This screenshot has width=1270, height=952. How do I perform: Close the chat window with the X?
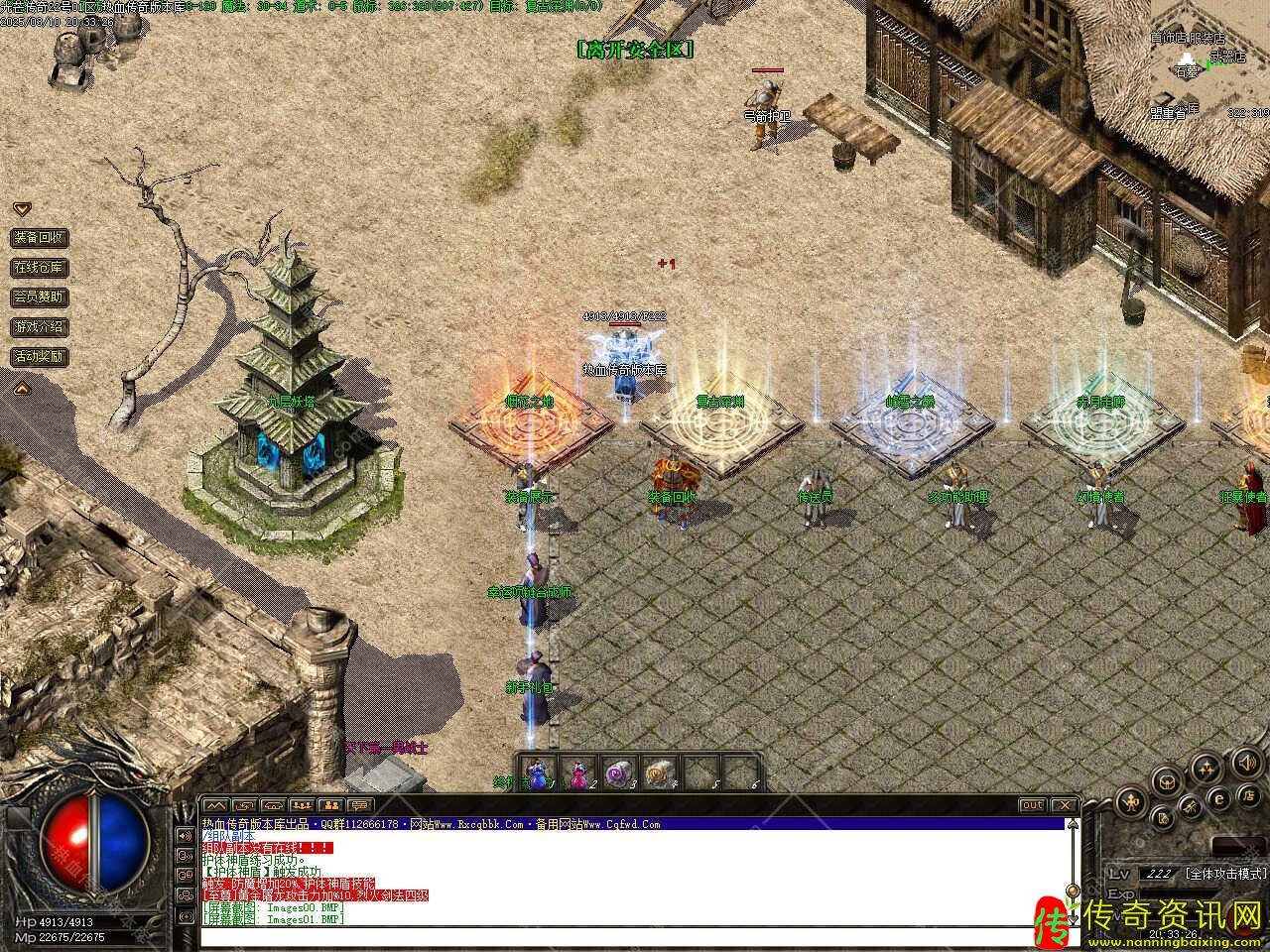(x=1063, y=805)
